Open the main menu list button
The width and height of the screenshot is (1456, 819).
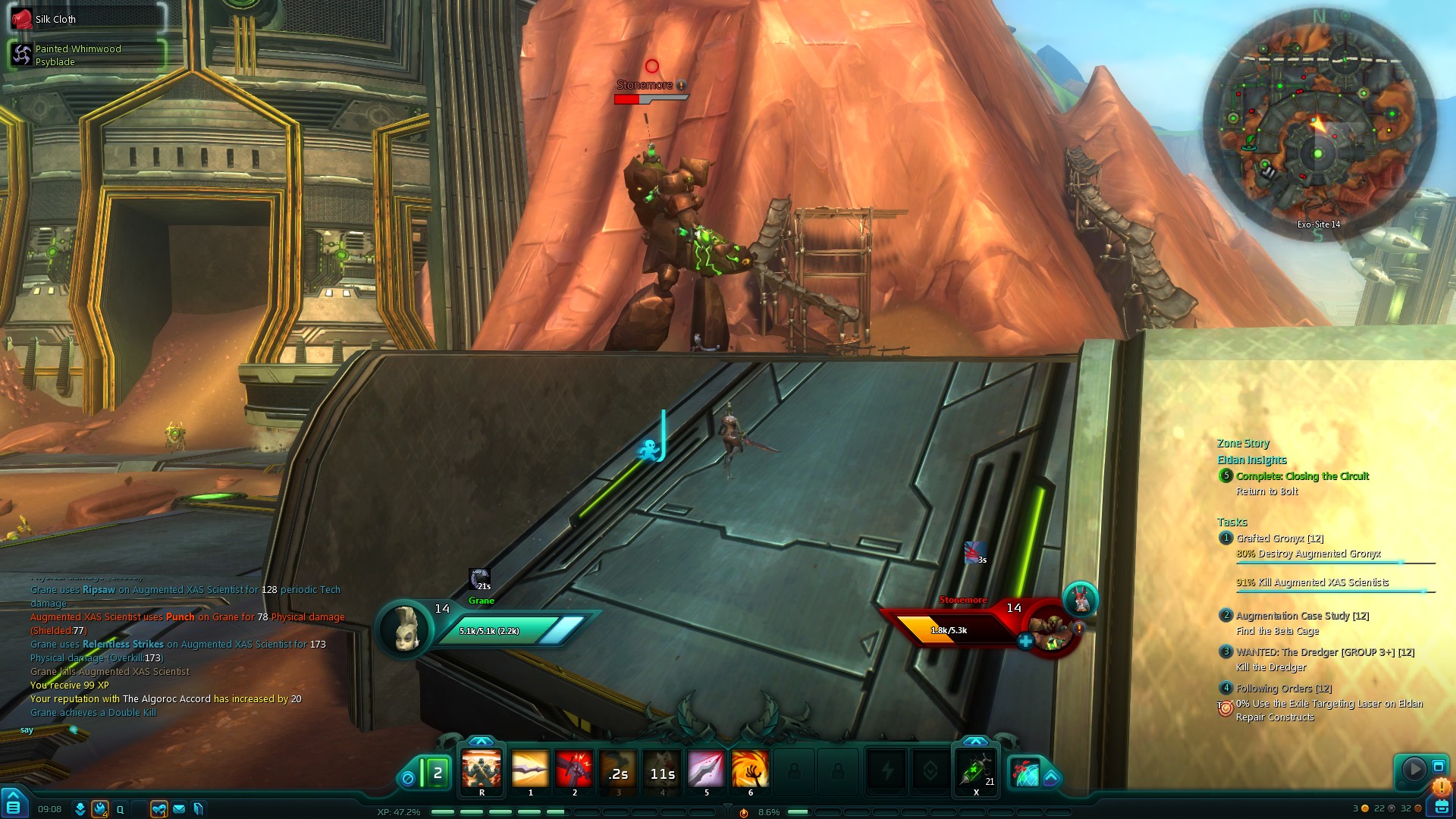pyautogui.click(x=14, y=806)
